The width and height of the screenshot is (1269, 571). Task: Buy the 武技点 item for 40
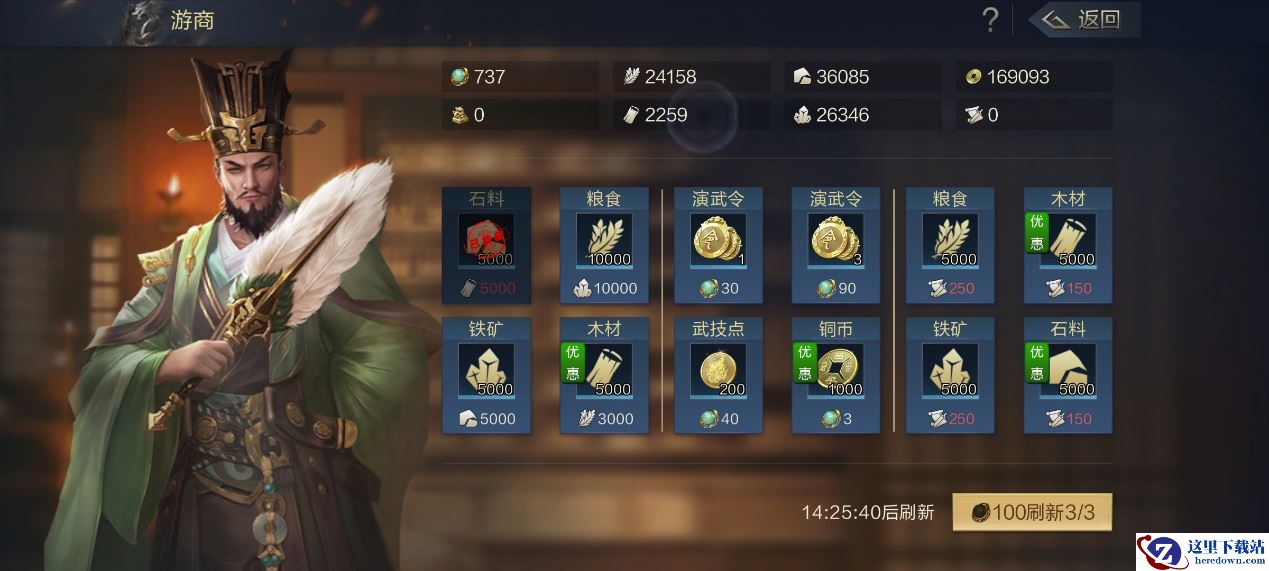(x=718, y=375)
